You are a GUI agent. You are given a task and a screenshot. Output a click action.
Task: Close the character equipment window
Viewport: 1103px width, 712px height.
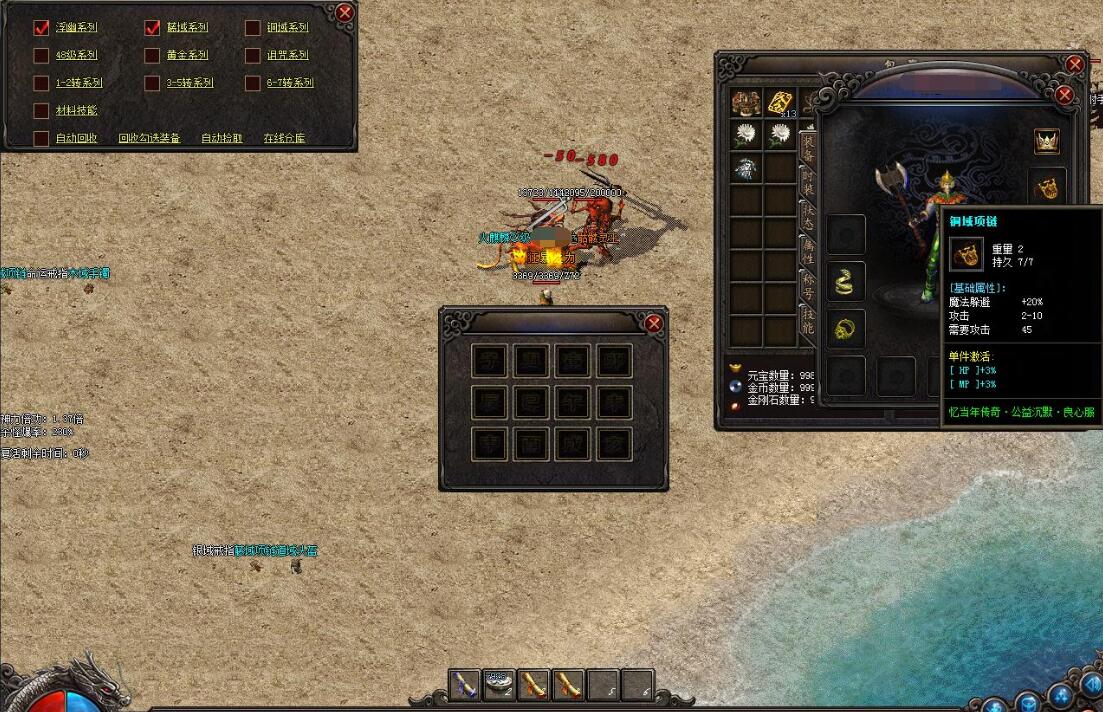(x=1064, y=95)
